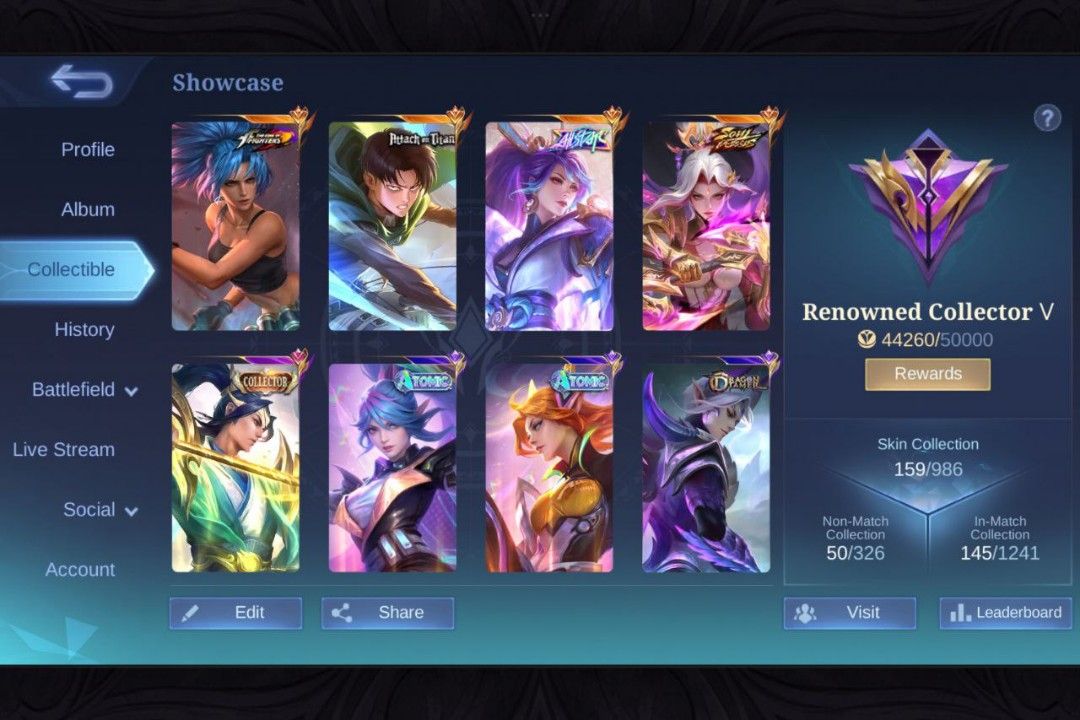Open the Profile tab

(88, 149)
